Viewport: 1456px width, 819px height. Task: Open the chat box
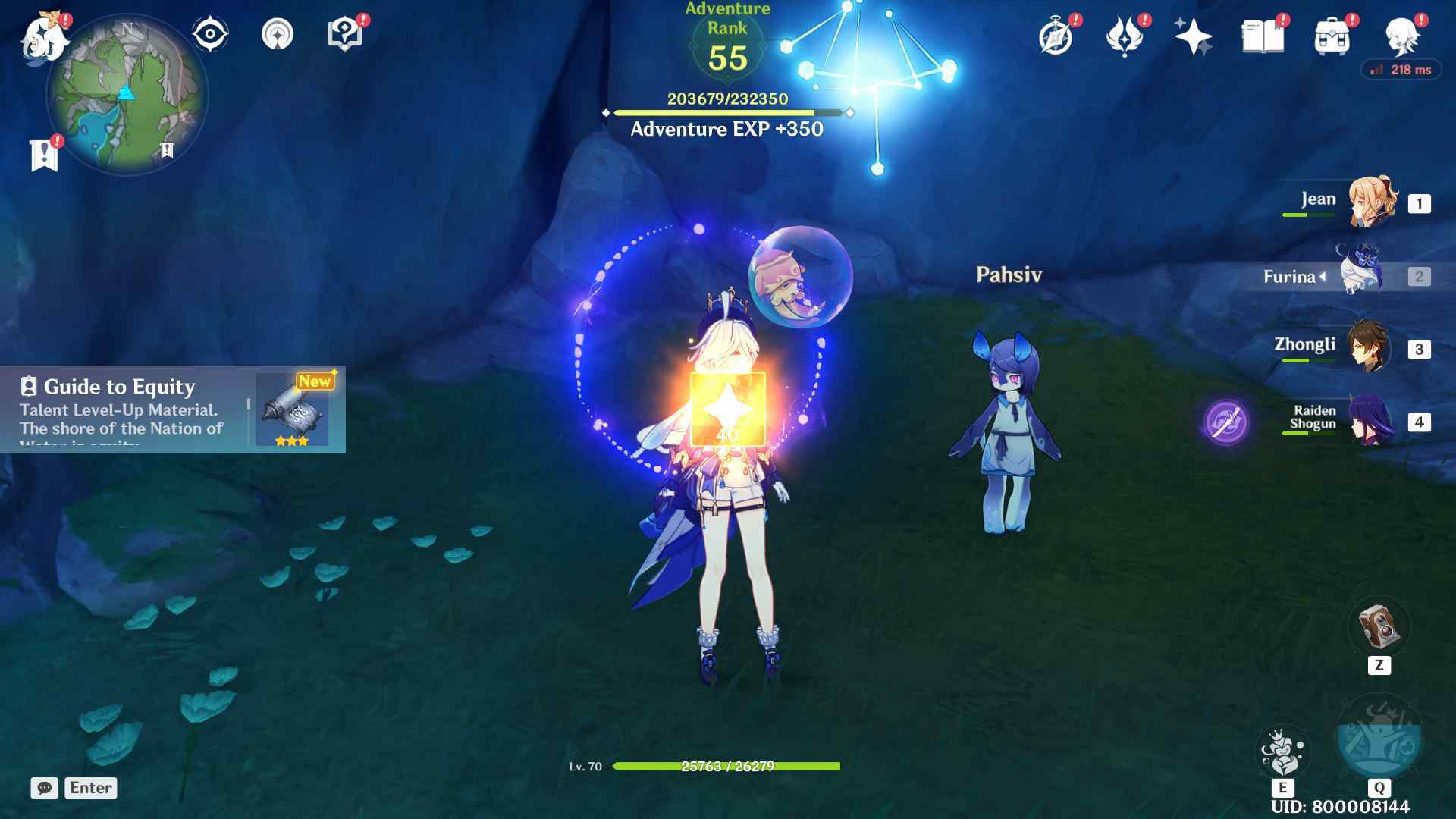coord(45,788)
